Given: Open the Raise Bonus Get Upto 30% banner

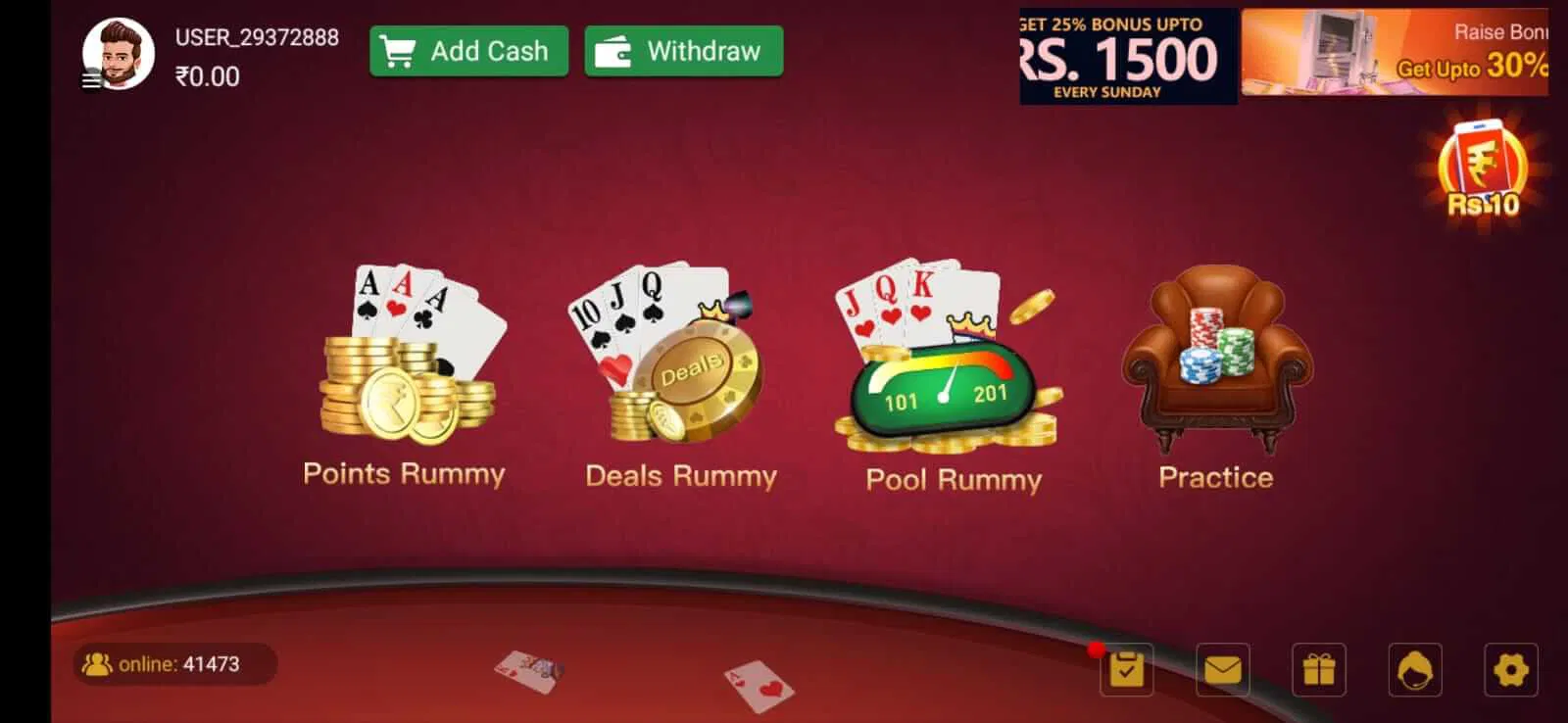Looking at the screenshot, I should tap(1401, 54).
